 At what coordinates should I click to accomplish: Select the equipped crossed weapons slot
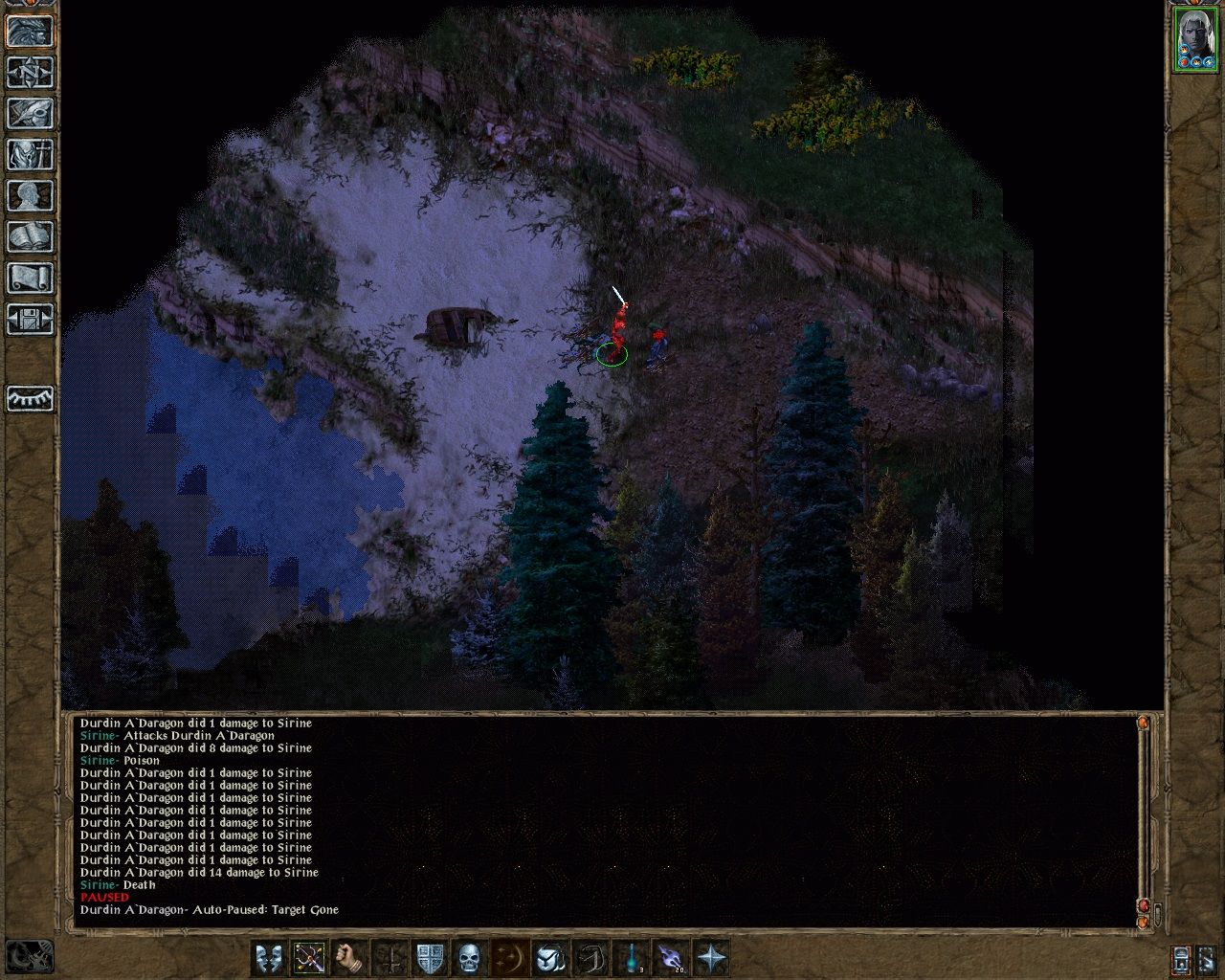[309, 957]
